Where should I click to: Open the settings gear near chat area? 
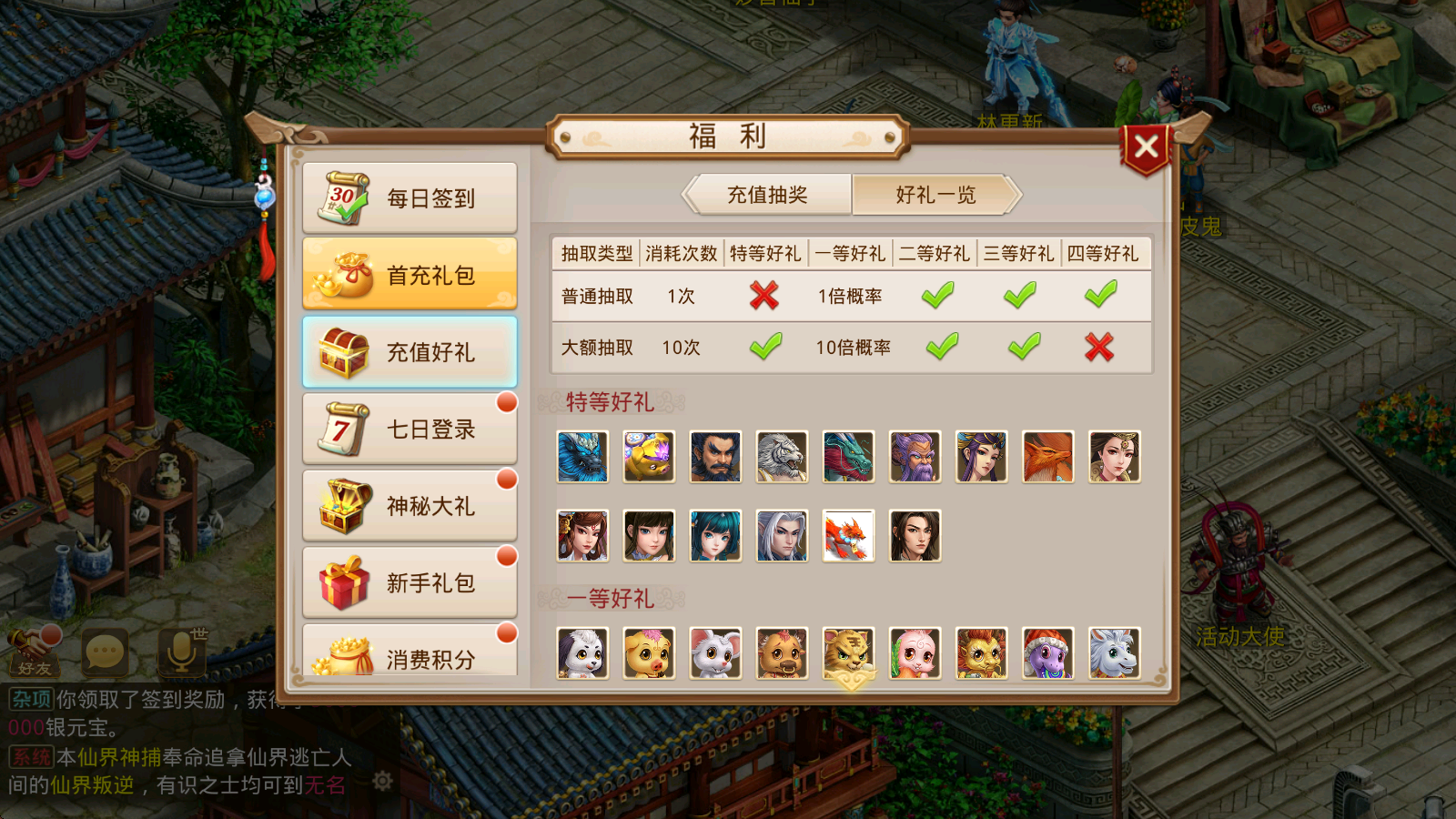pyautogui.click(x=382, y=781)
